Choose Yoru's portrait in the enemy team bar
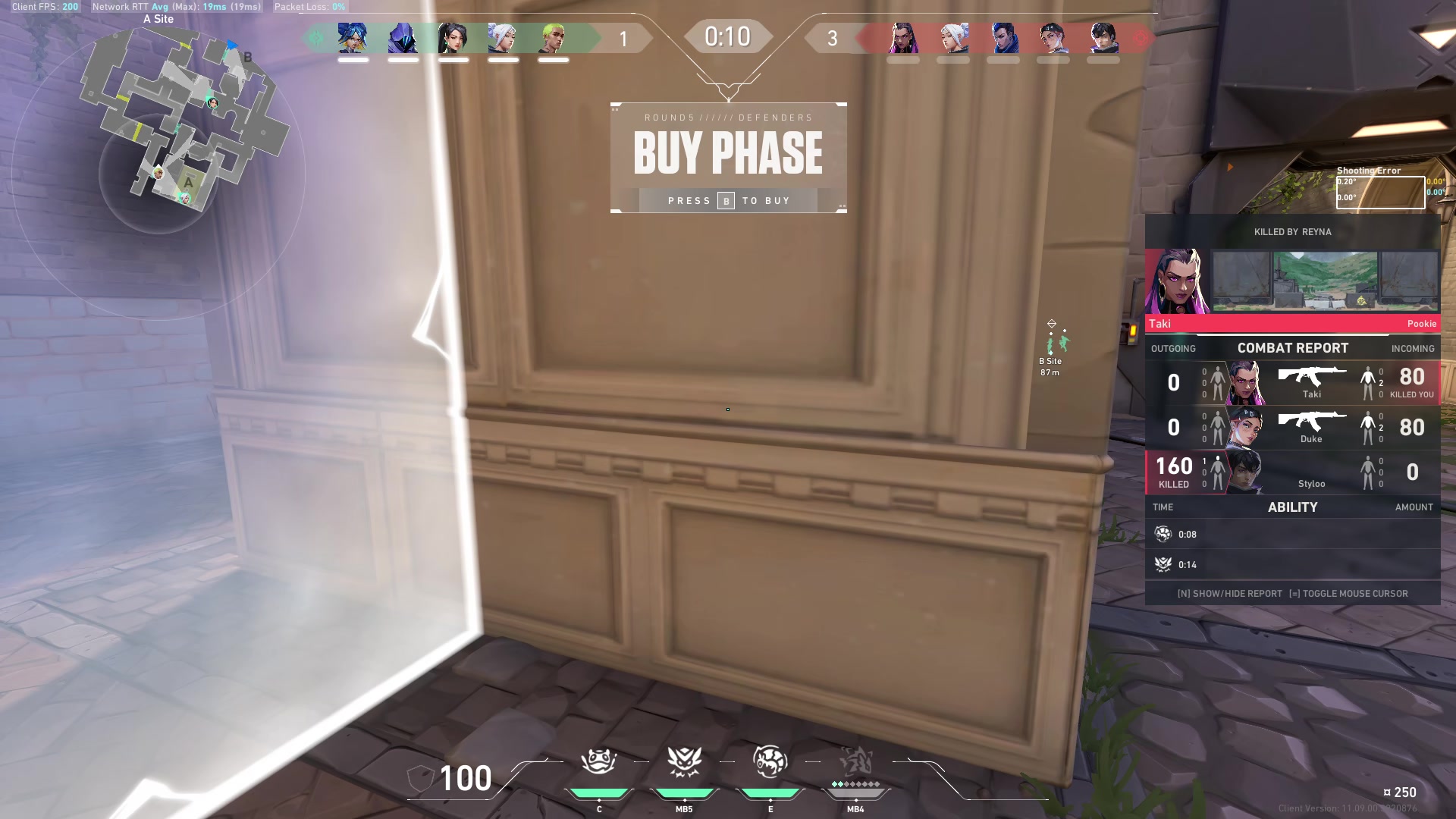1456x819 pixels. click(1003, 38)
